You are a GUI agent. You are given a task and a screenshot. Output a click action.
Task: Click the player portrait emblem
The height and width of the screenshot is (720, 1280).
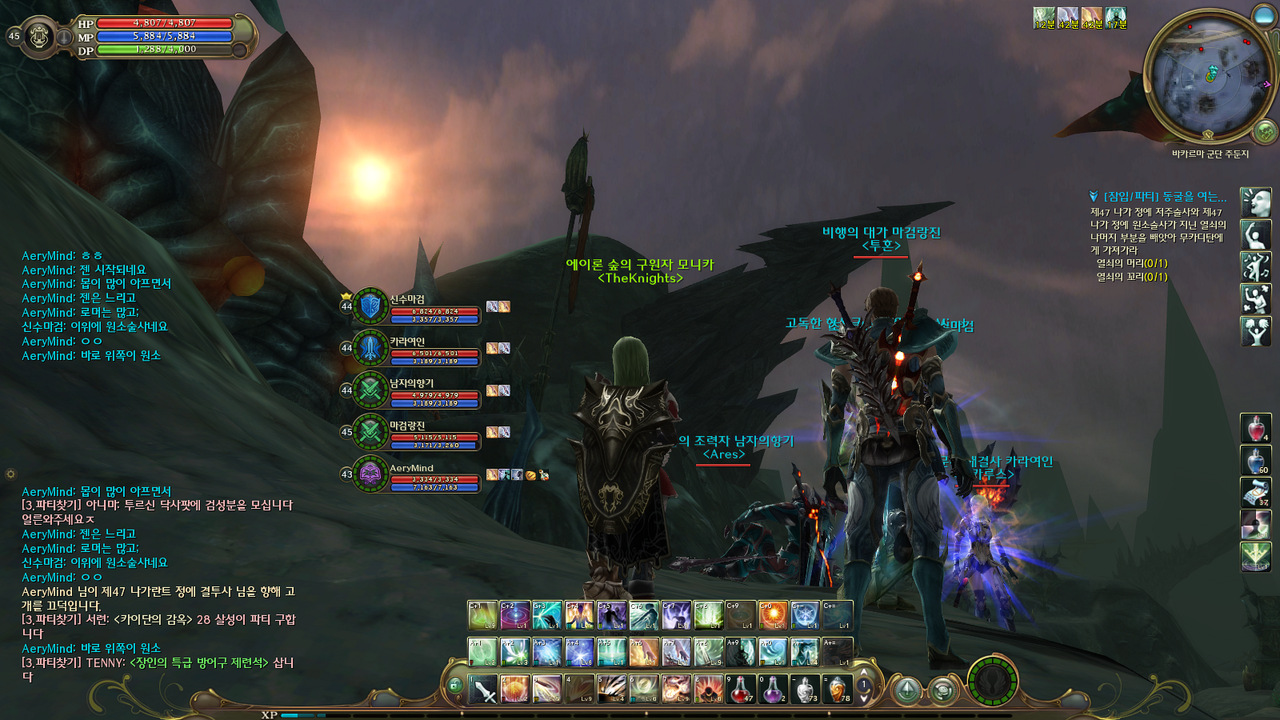(39, 35)
